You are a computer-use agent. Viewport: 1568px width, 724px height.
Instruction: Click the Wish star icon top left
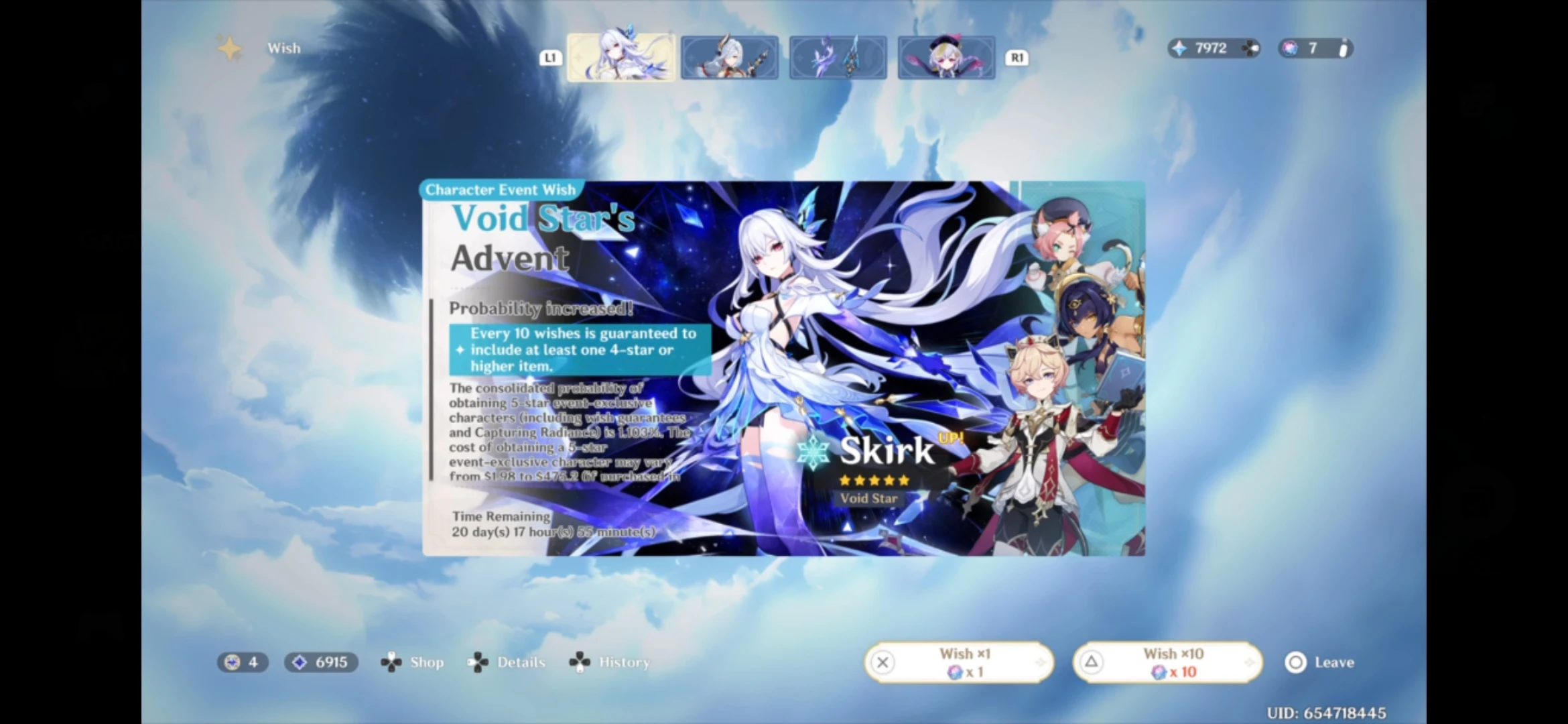pos(230,48)
